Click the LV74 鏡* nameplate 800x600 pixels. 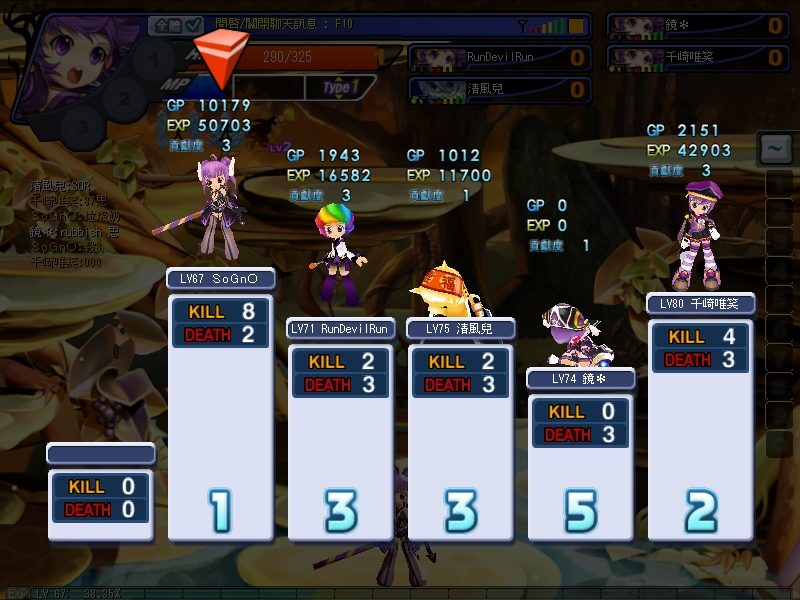pos(581,379)
